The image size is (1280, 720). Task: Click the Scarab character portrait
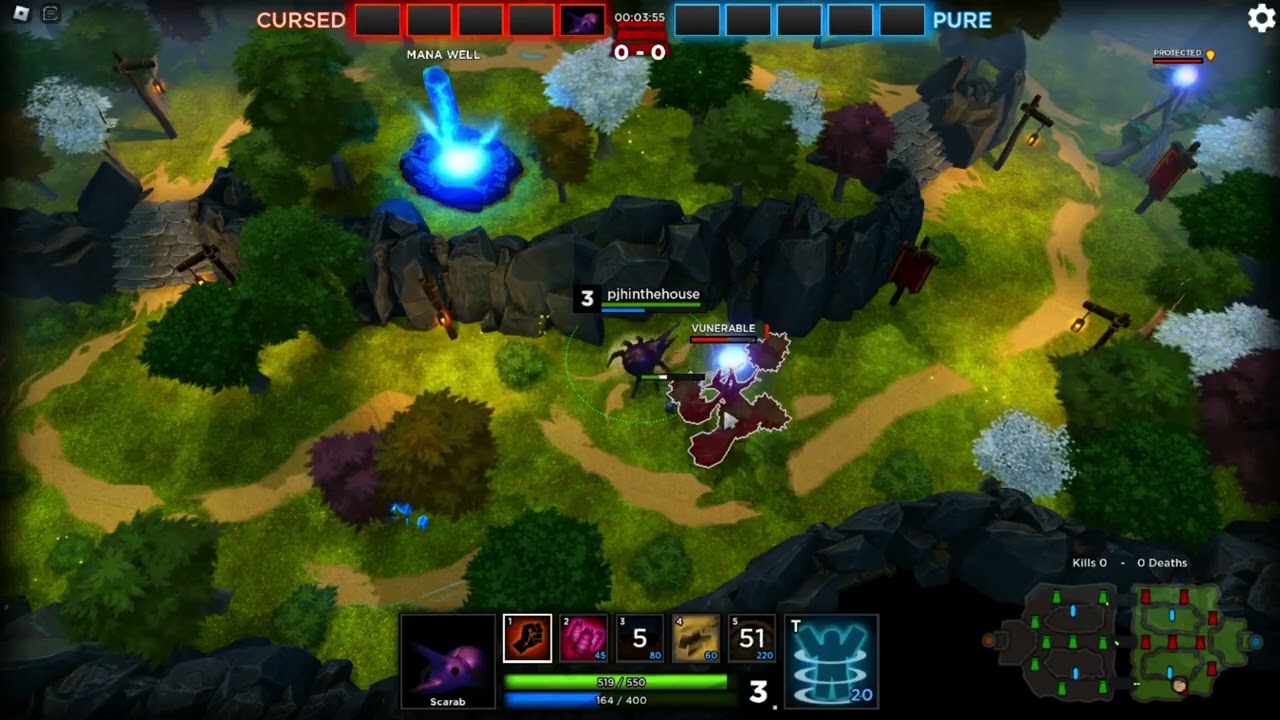click(448, 660)
